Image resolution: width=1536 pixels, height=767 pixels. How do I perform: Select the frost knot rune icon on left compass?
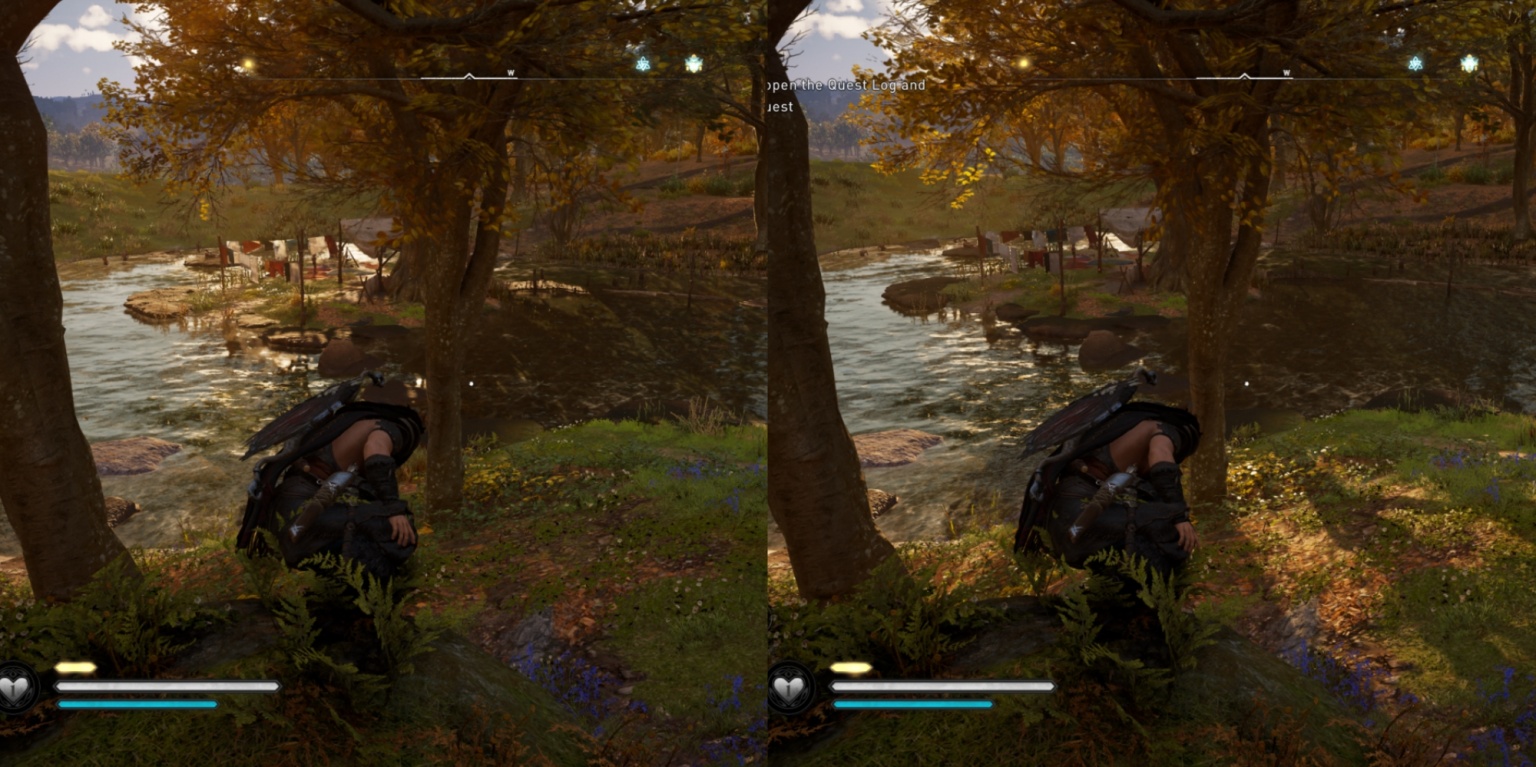[x=644, y=65]
